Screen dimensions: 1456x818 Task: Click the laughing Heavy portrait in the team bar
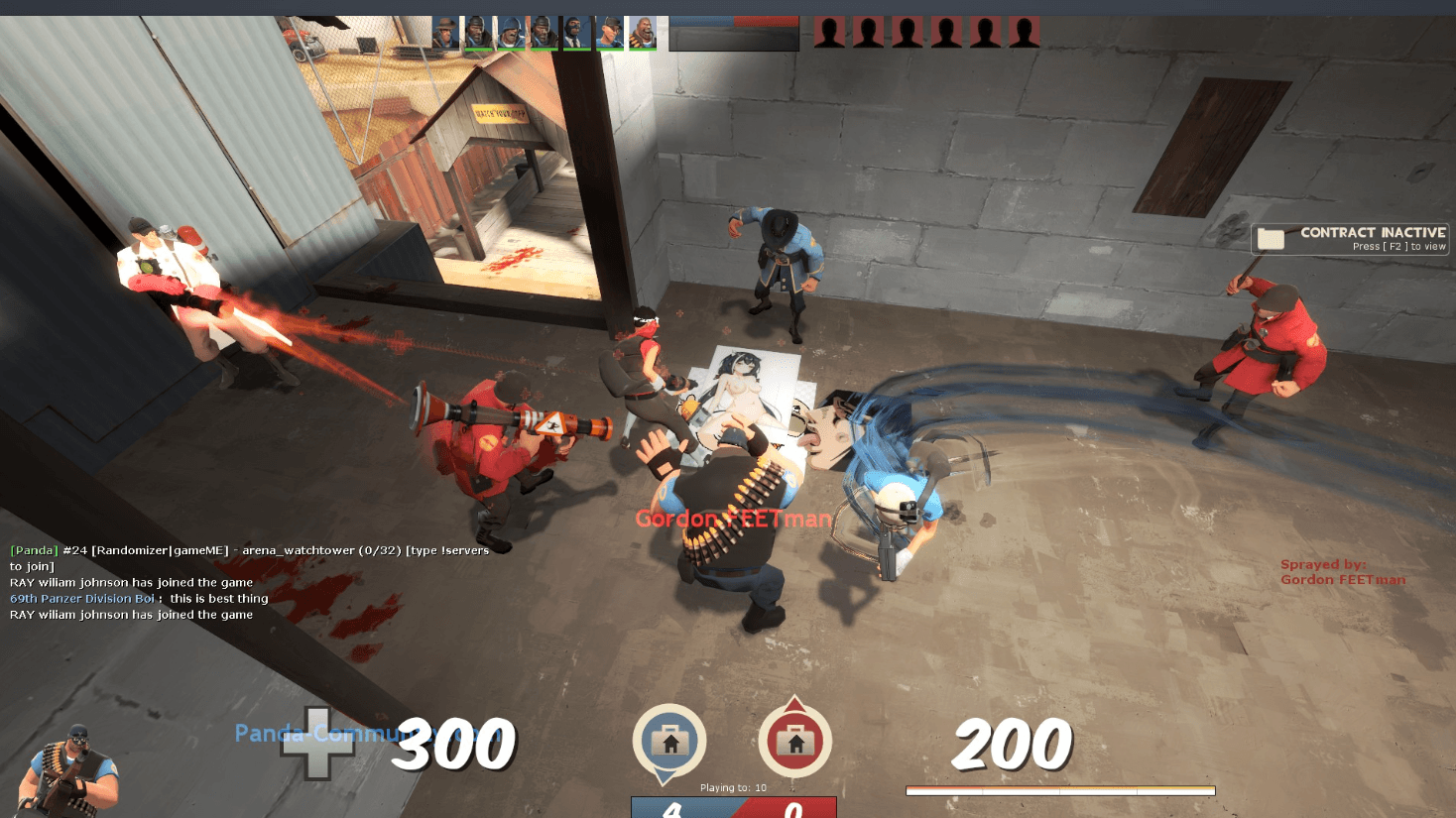[642, 32]
